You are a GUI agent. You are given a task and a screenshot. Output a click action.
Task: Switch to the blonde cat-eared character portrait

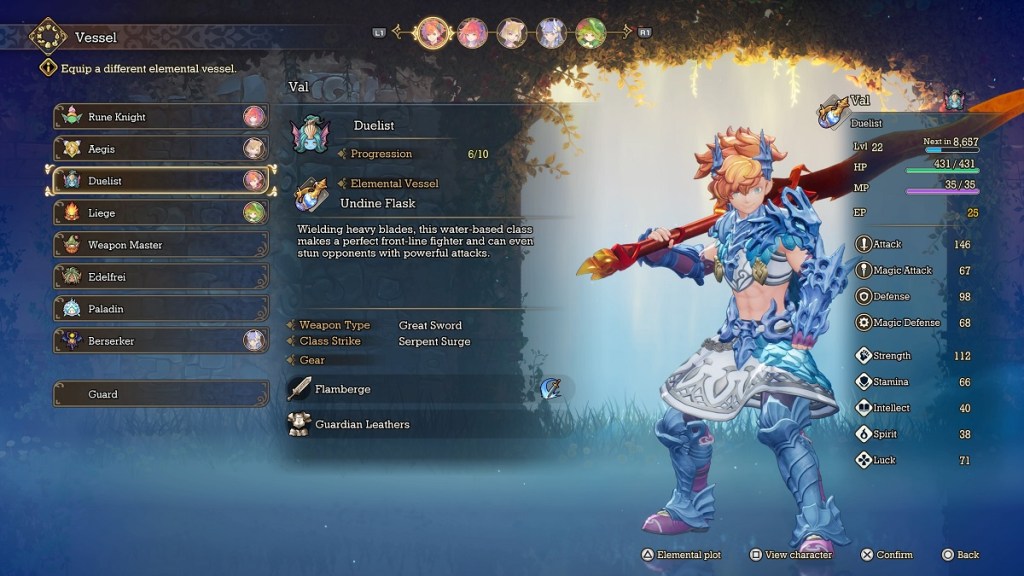tap(512, 33)
